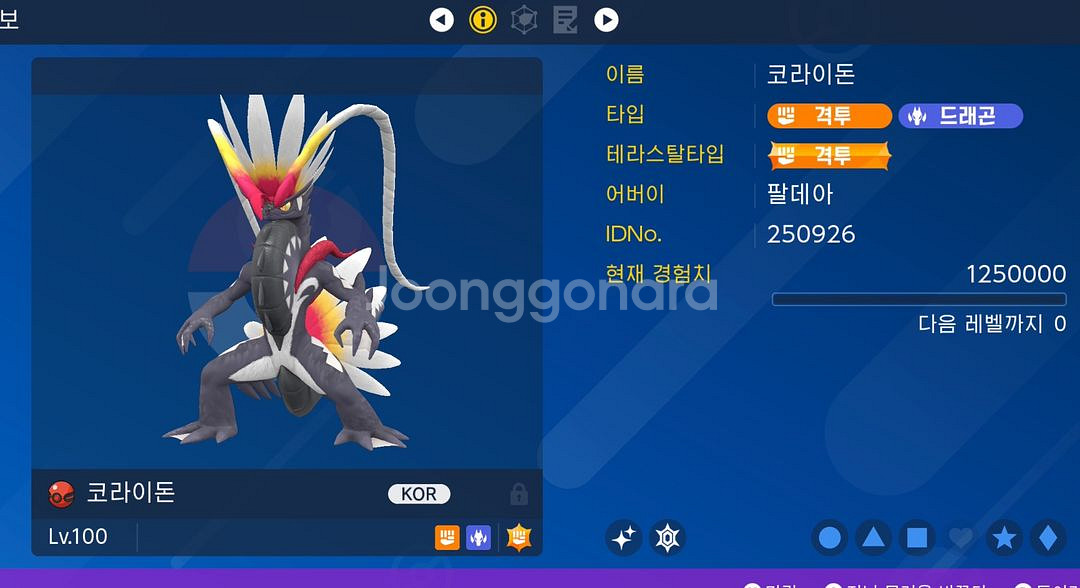Click the blue 드래곤 type badge
The image size is (1080, 588).
[x=960, y=116]
